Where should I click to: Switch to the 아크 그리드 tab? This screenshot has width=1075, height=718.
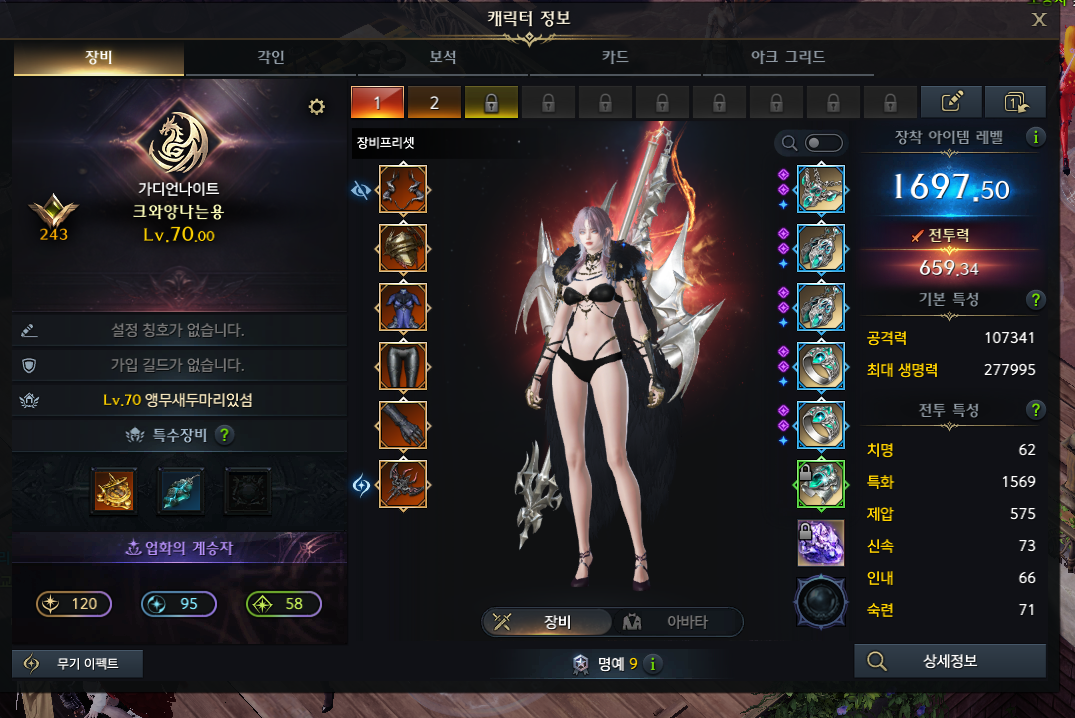coord(788,57)
